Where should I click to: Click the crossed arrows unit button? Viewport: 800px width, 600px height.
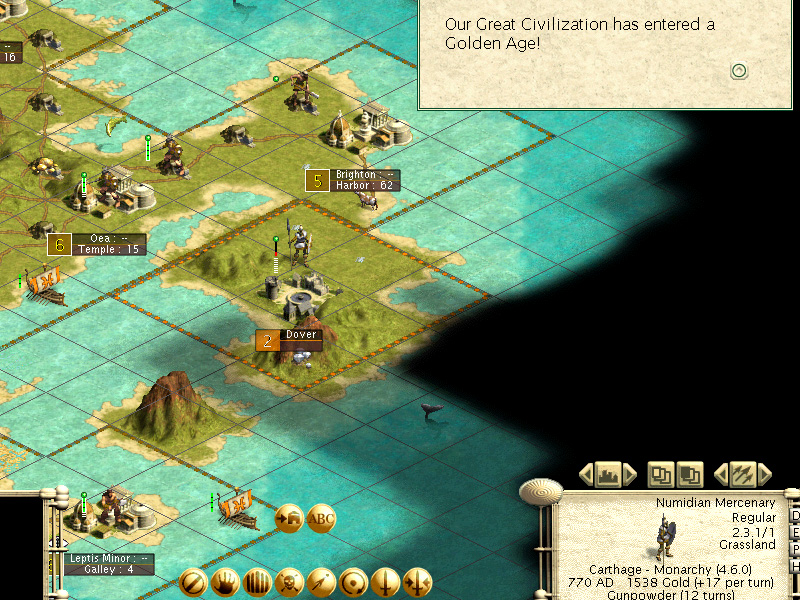click(742, 474)
